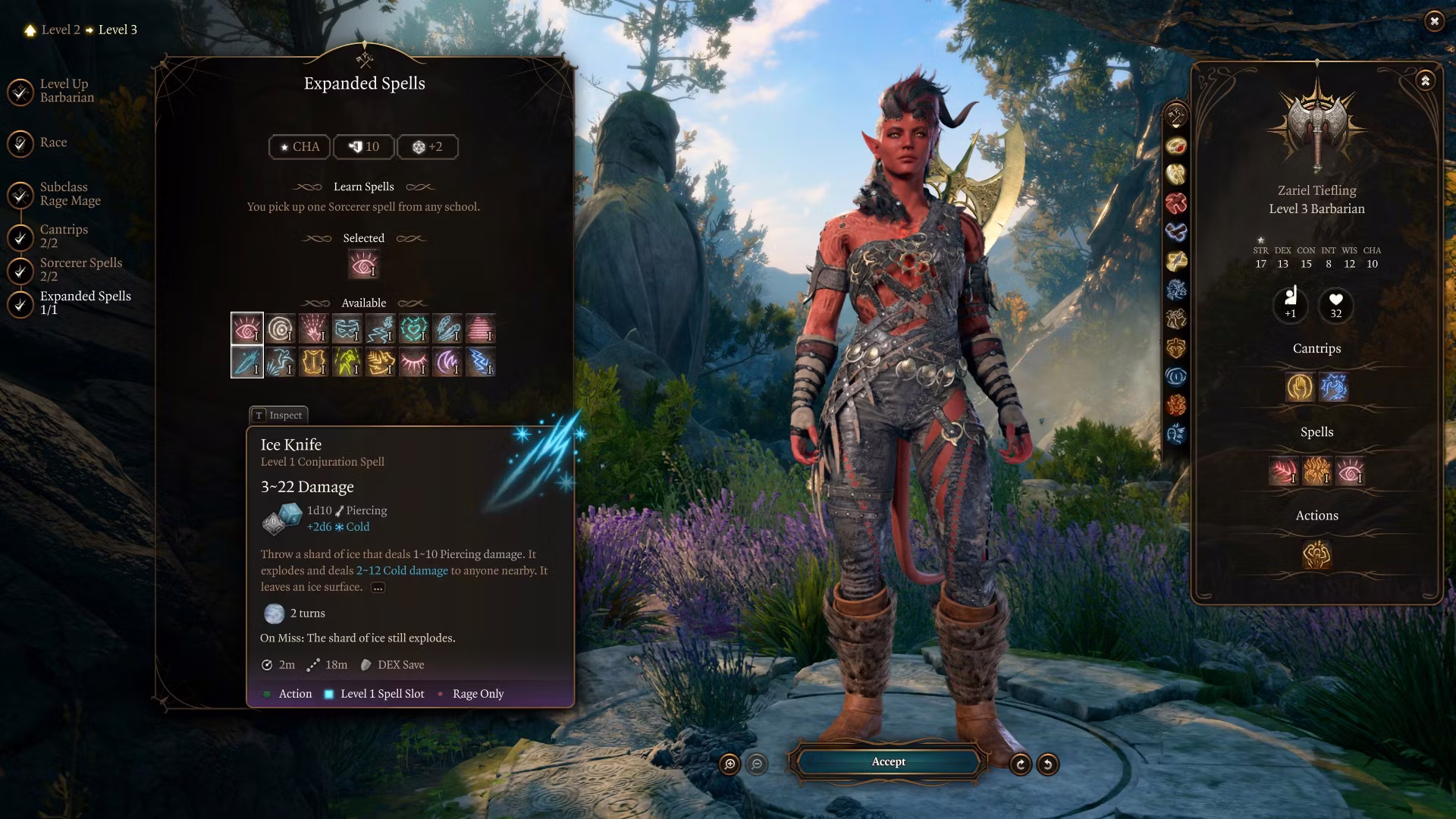Image resolution: width=1456 pixels, height=819 pixels.
Task: Close the level up screen
Action: coord(1433,21)
